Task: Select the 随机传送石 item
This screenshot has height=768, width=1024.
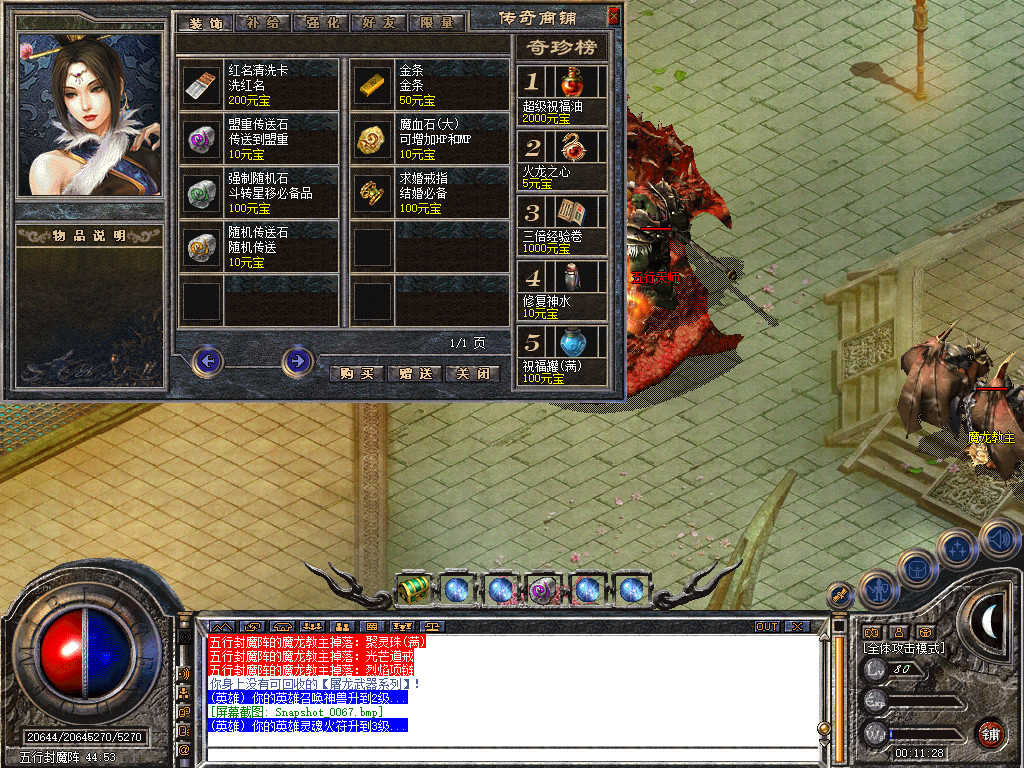Action: click(x=201, y=247)
